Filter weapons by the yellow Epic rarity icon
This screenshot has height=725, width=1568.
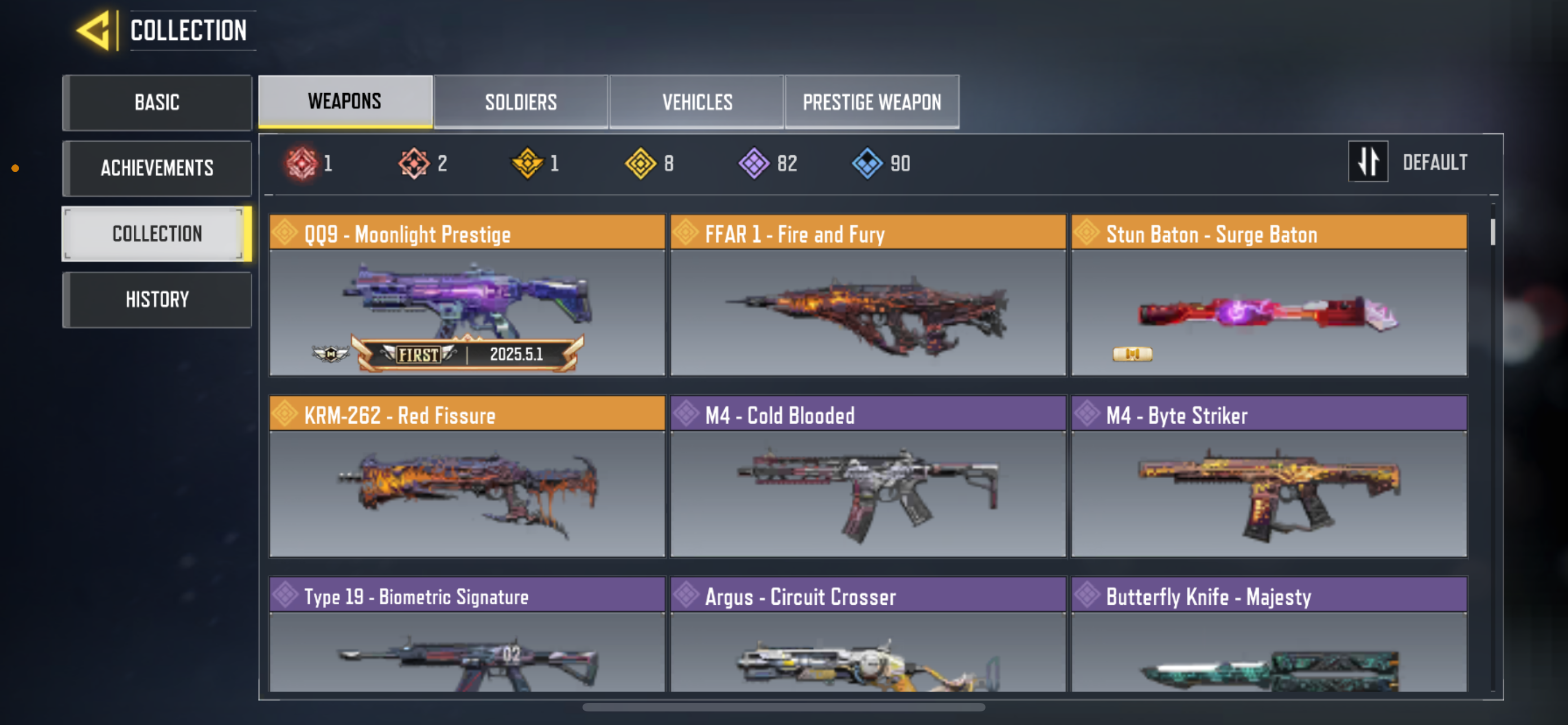641,162
